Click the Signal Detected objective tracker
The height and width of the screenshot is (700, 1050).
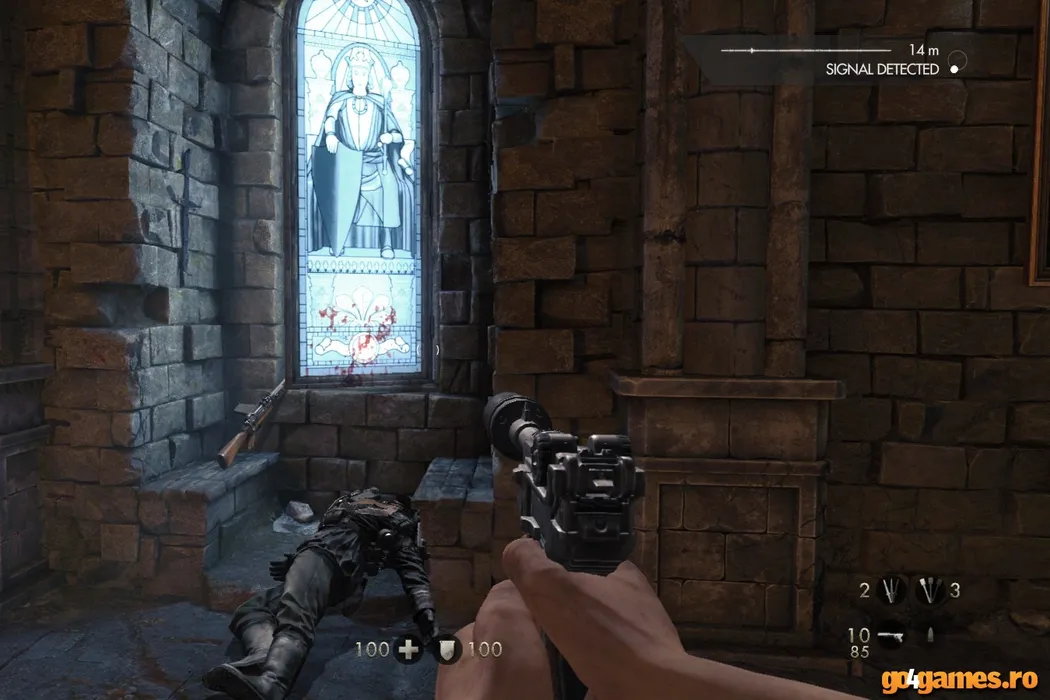[x=881, y=70]
